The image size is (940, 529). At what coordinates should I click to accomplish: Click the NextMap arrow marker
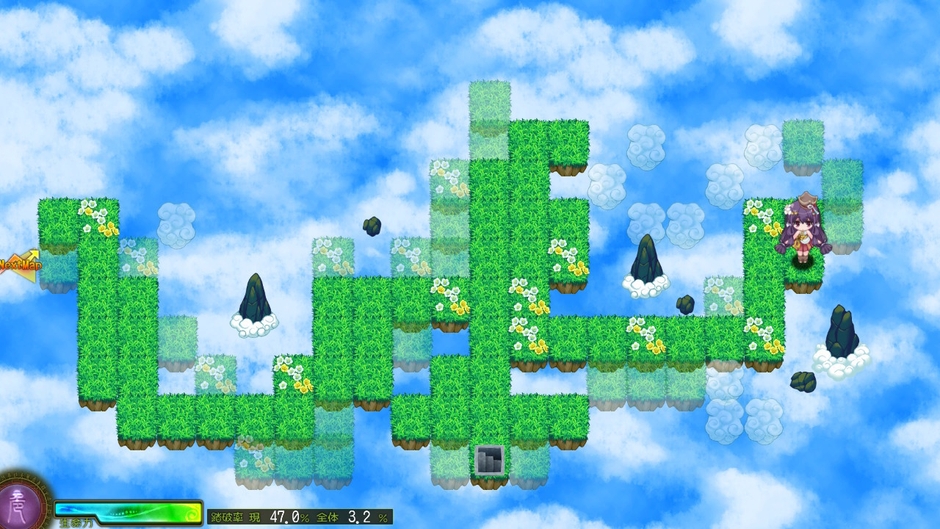17,265
